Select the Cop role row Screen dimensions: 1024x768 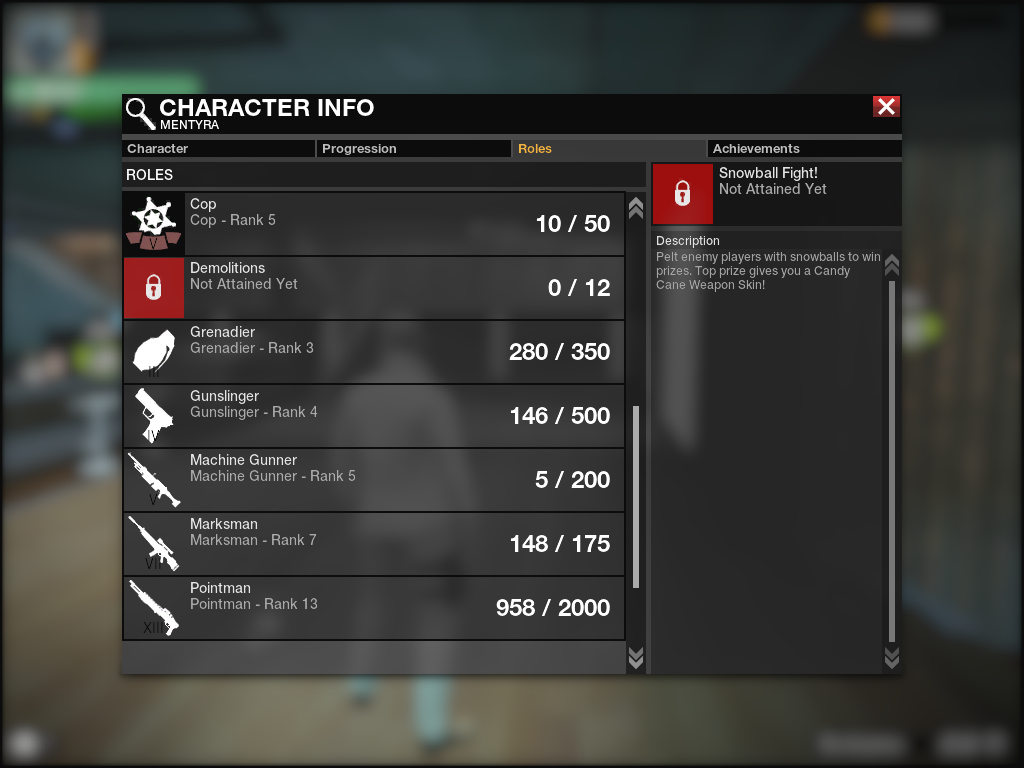[x=374, y=224]
